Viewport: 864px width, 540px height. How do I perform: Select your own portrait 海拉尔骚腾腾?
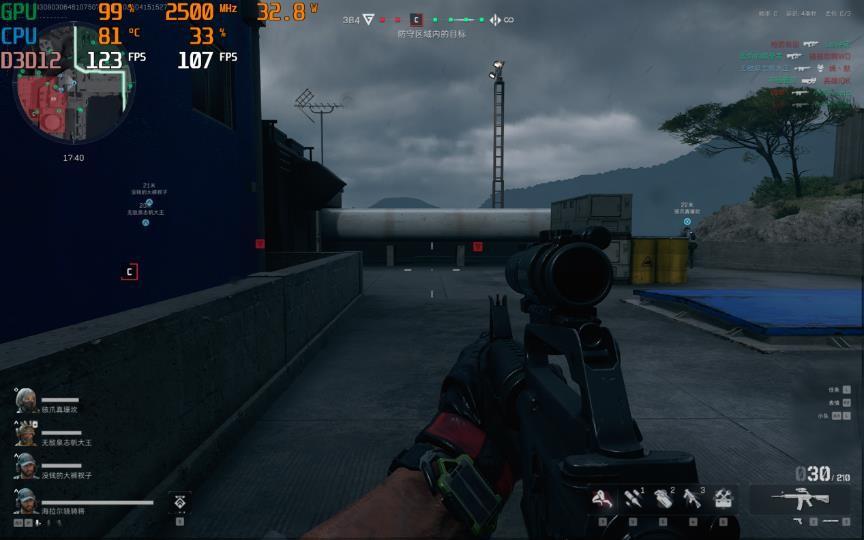click(26, 499)
